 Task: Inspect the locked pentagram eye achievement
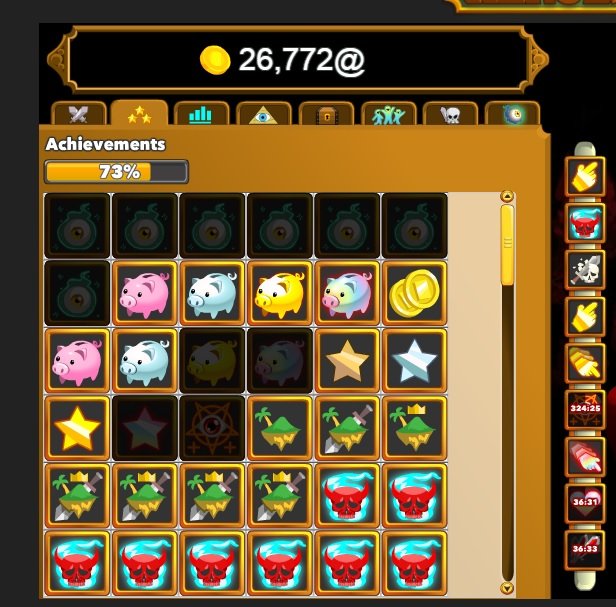coord(212,428)
